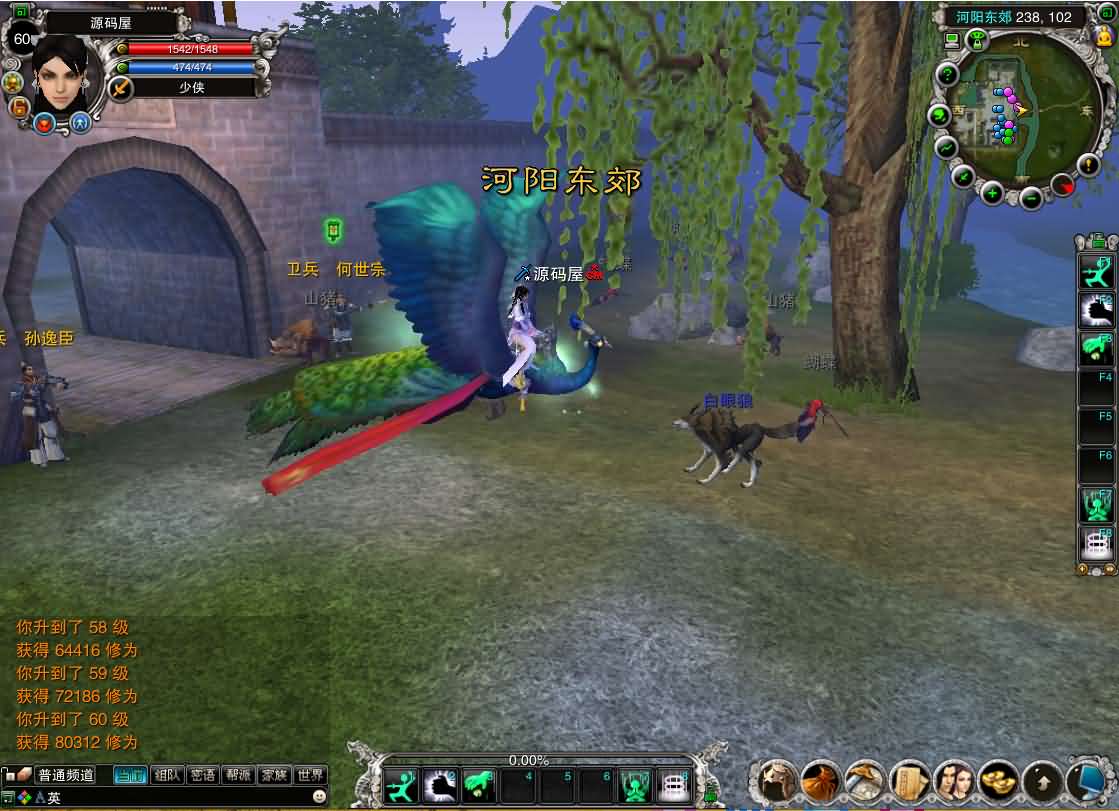The height and width of the screenshot is (811, 1119).
Task: Open the 普通频道 channel selector
Action: click(65, 775)
